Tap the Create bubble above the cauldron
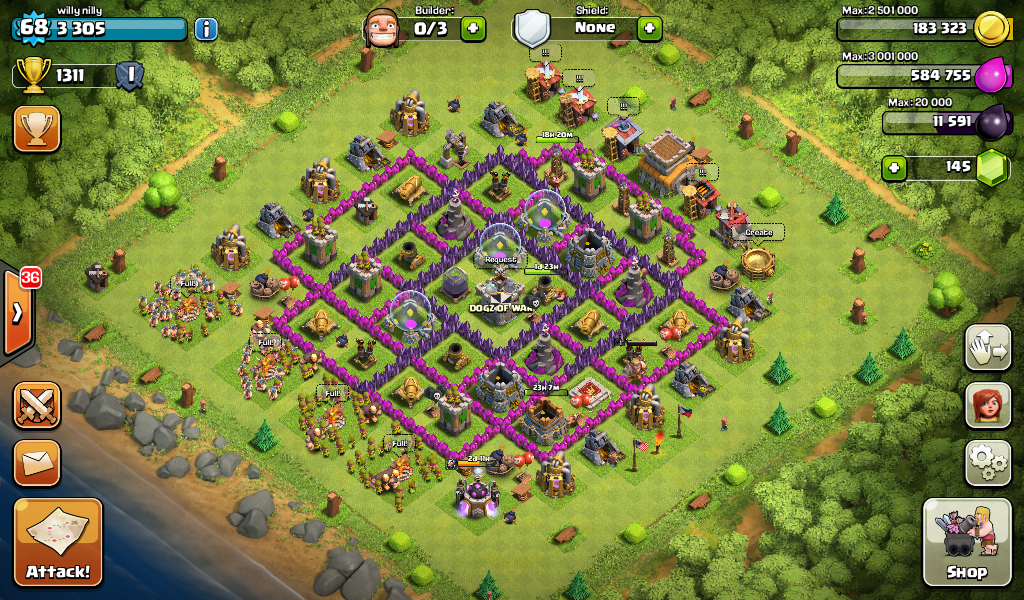This screenshot has width=1024, height=600. click(x=759, y=233)
